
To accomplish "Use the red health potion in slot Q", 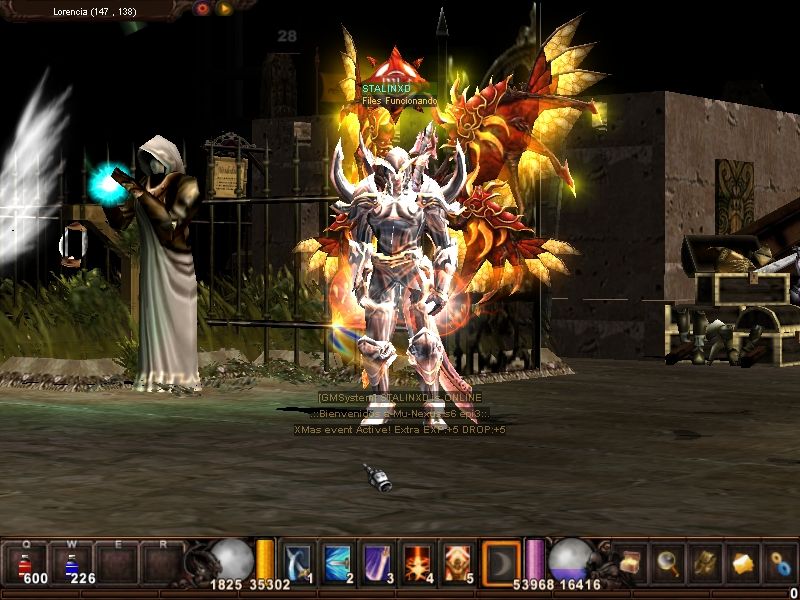I will click(x=27, y=562).
